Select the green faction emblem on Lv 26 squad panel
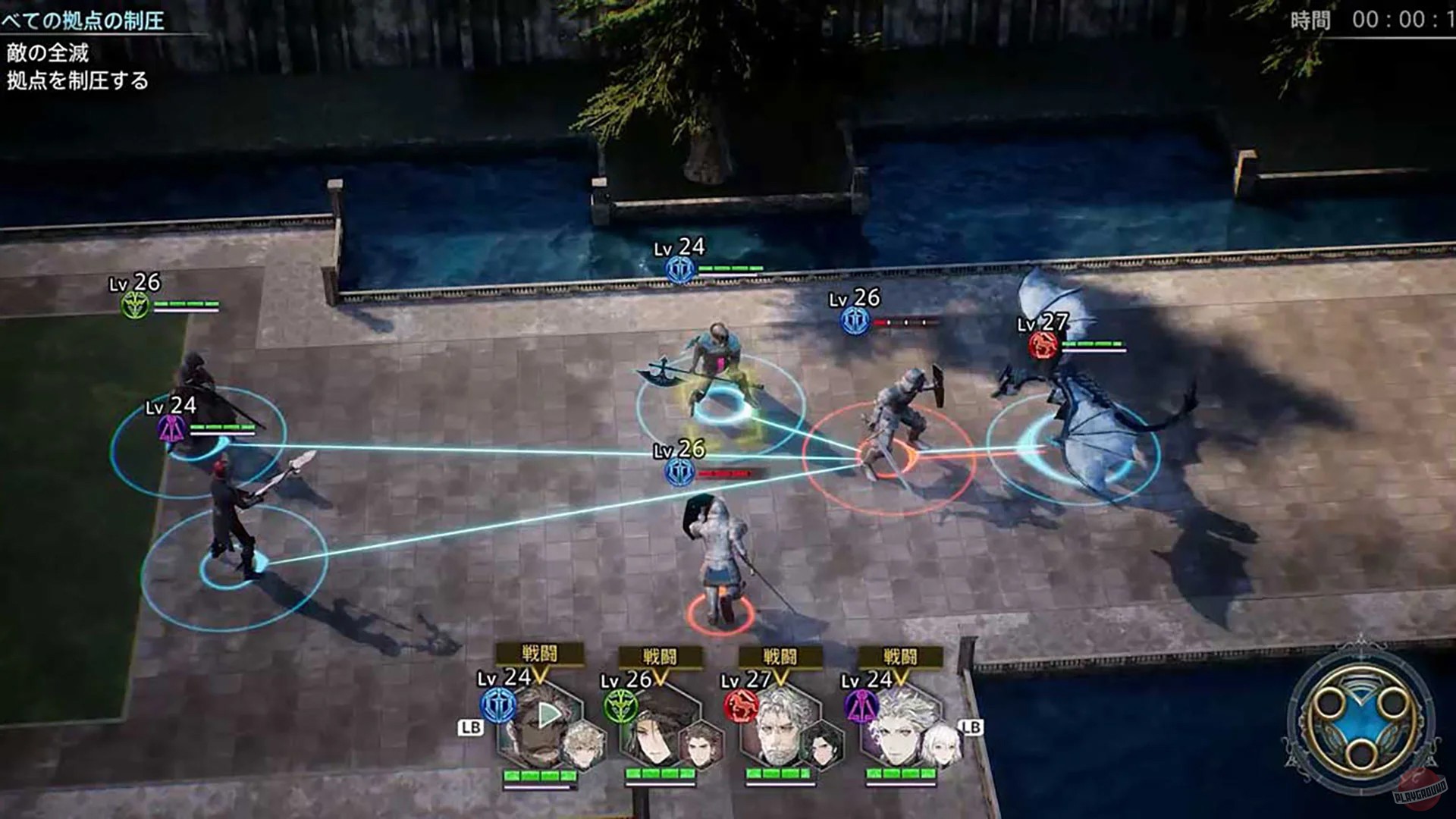Screen dimensions: 1456x819 pos(620,705)
